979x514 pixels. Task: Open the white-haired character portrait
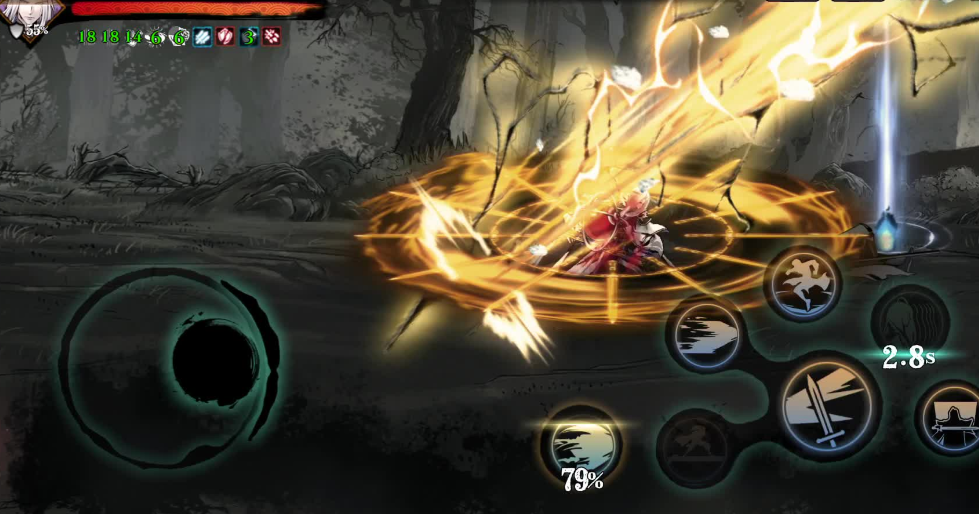[32, 14]
